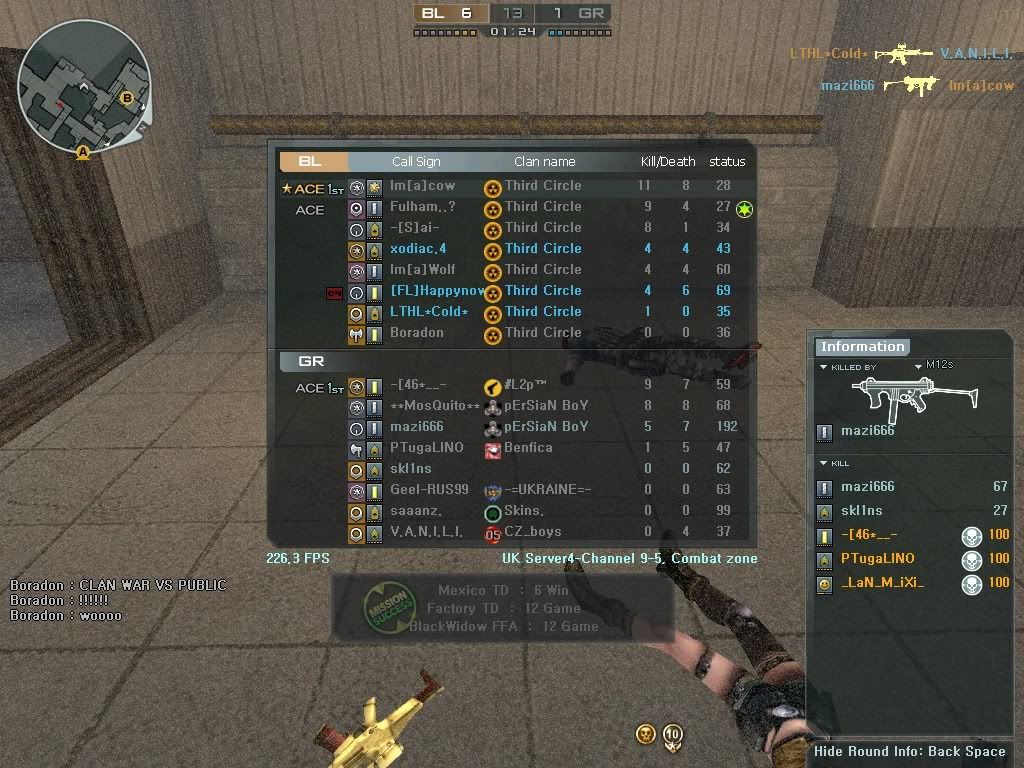The height and width of the screenshot is (768, 1024).
Task: Choose the Geel-RUS99 player row
Action: pos(512,490)
